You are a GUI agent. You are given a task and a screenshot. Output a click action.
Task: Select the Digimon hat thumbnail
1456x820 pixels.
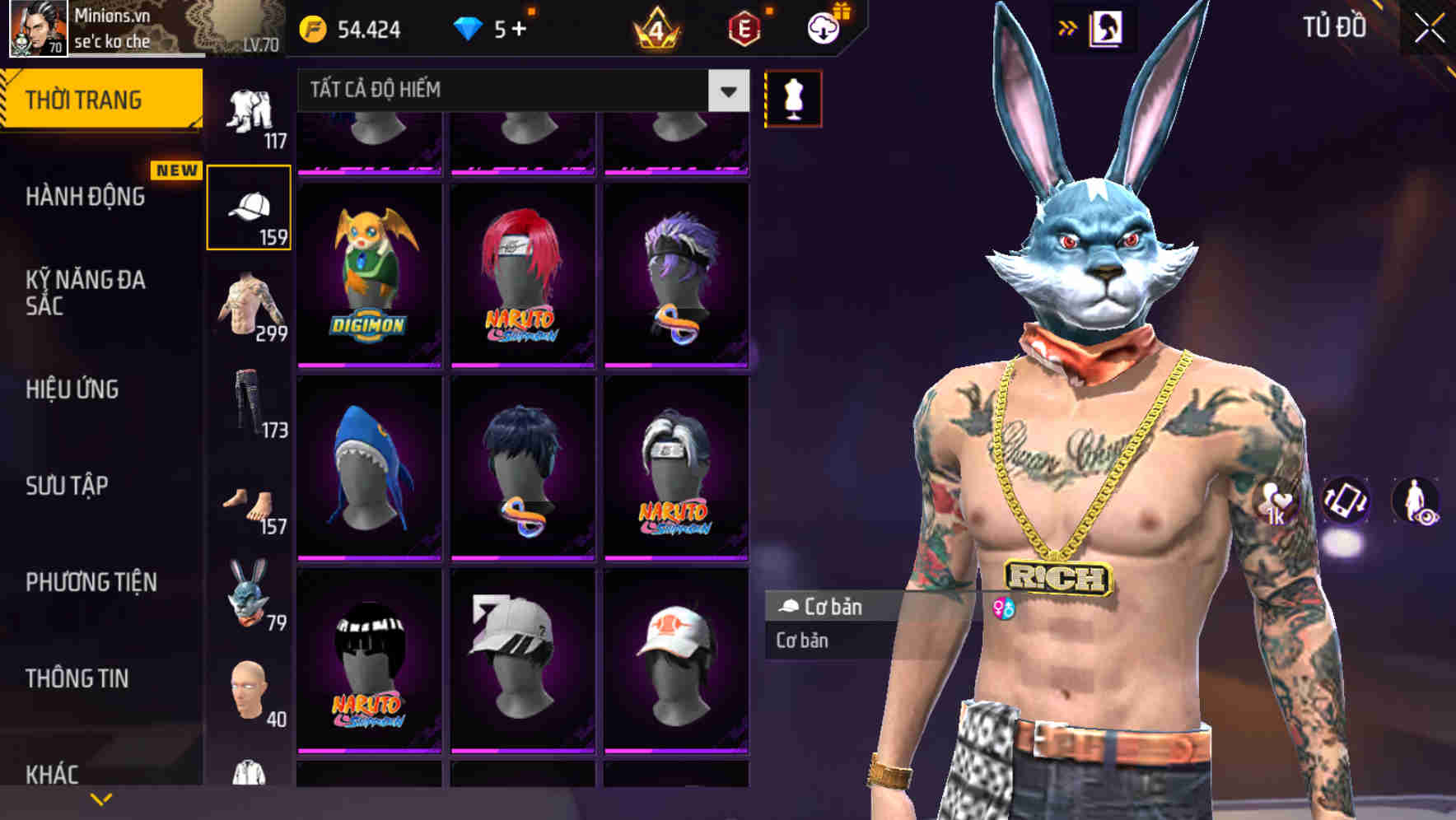(370, 272)
